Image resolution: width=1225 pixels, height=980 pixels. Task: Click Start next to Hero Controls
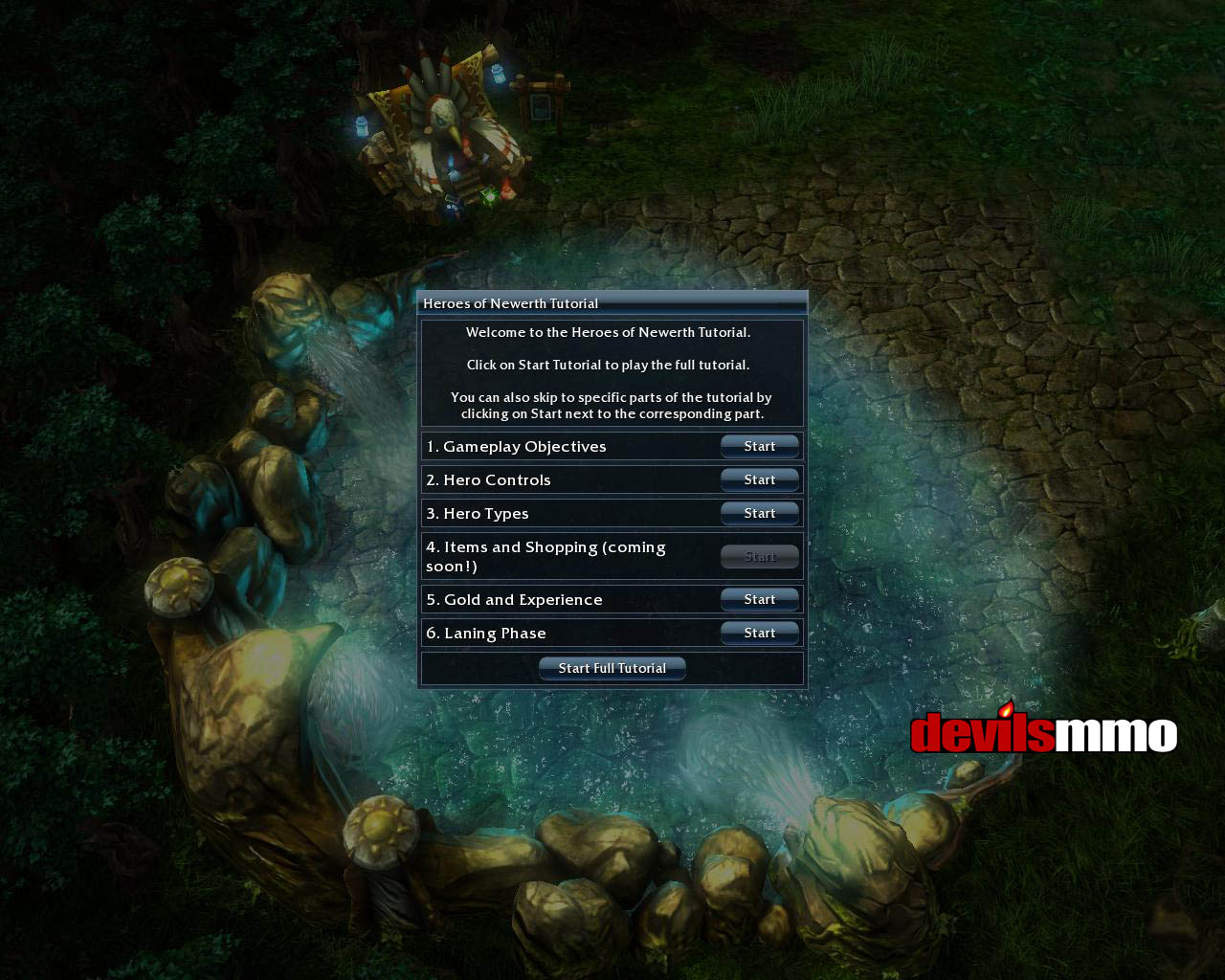(x=760, y=479)
